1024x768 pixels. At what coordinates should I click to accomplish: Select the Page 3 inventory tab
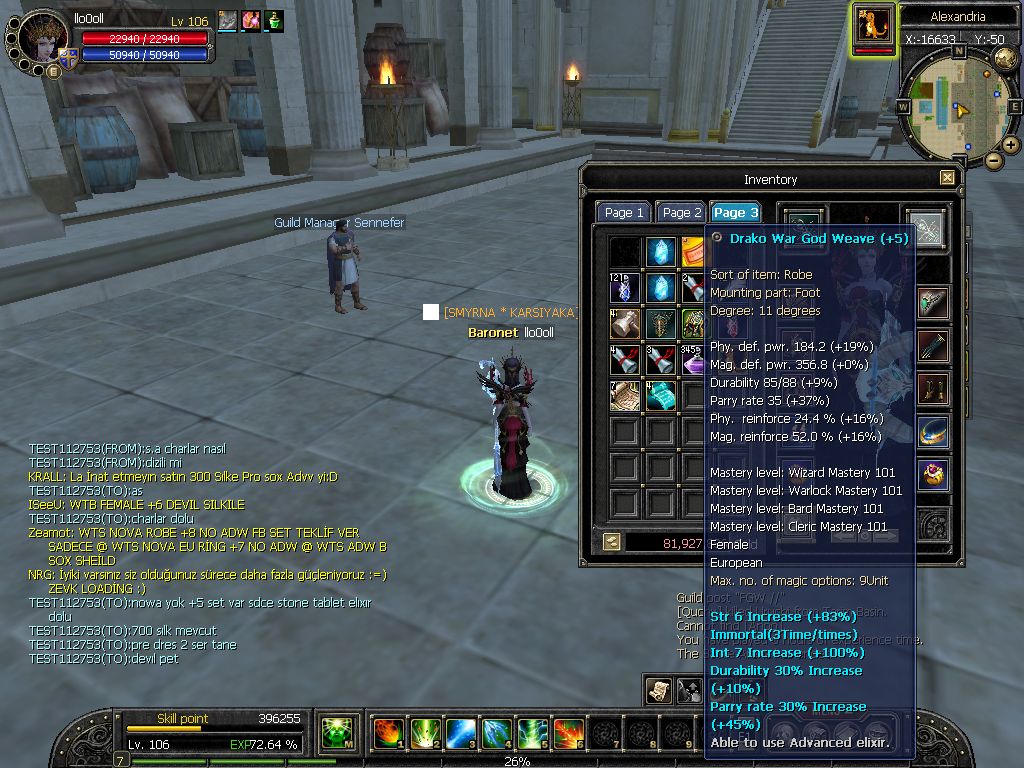point(735,213)
